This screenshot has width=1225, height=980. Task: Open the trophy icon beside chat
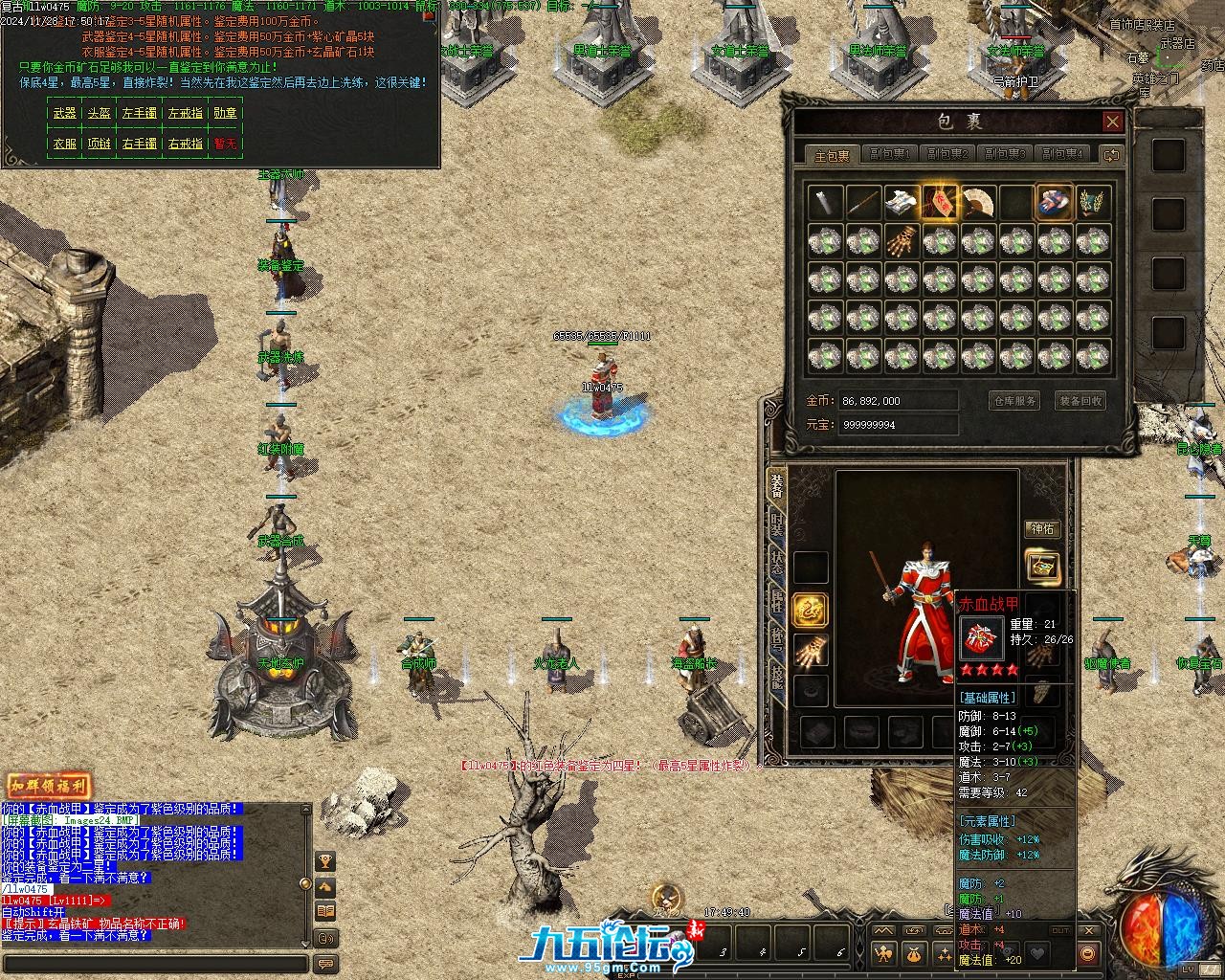click(325, 861)
